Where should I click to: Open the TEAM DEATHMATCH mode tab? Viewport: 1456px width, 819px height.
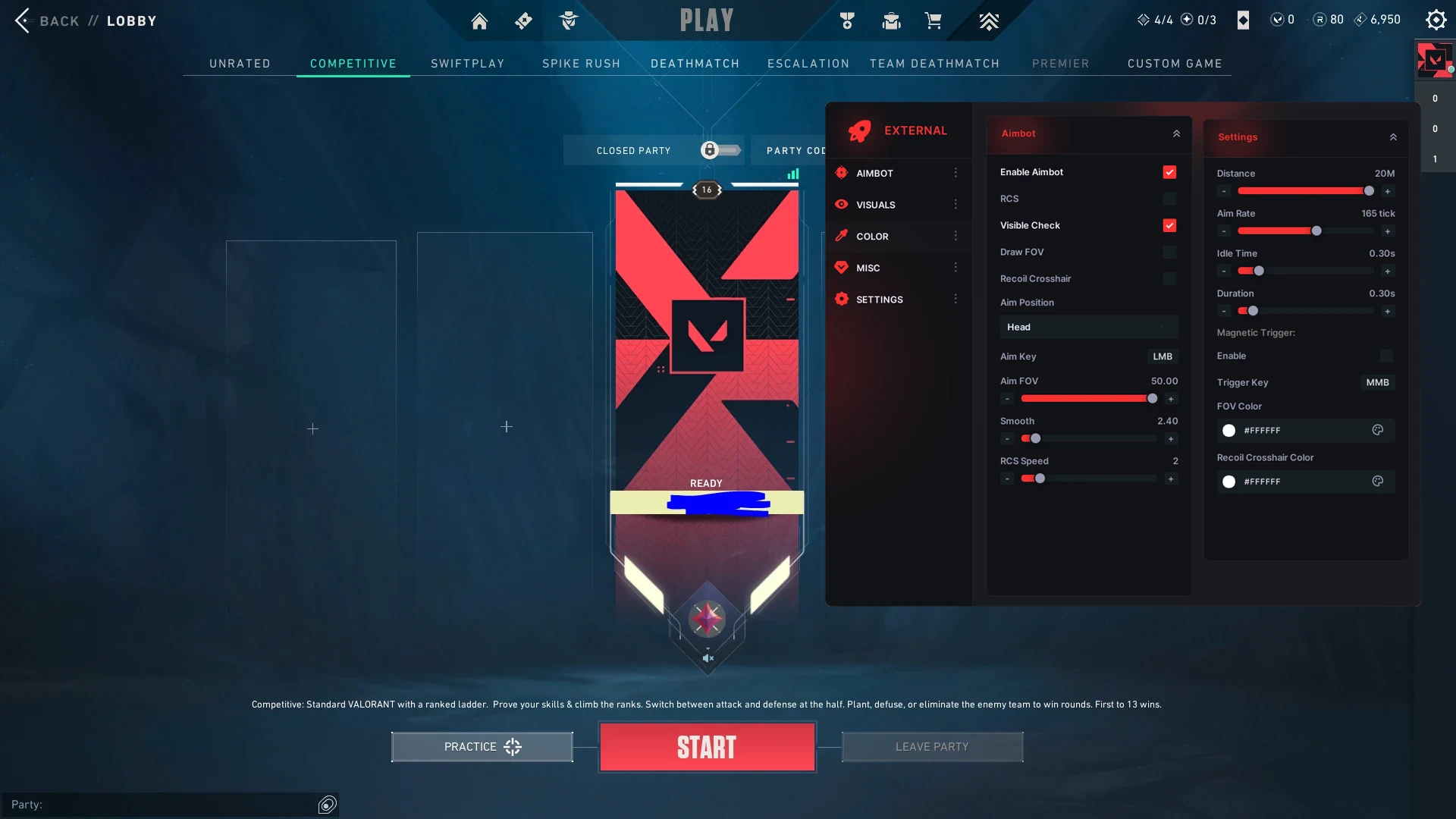pyautogui.click(x=935, y=64)
